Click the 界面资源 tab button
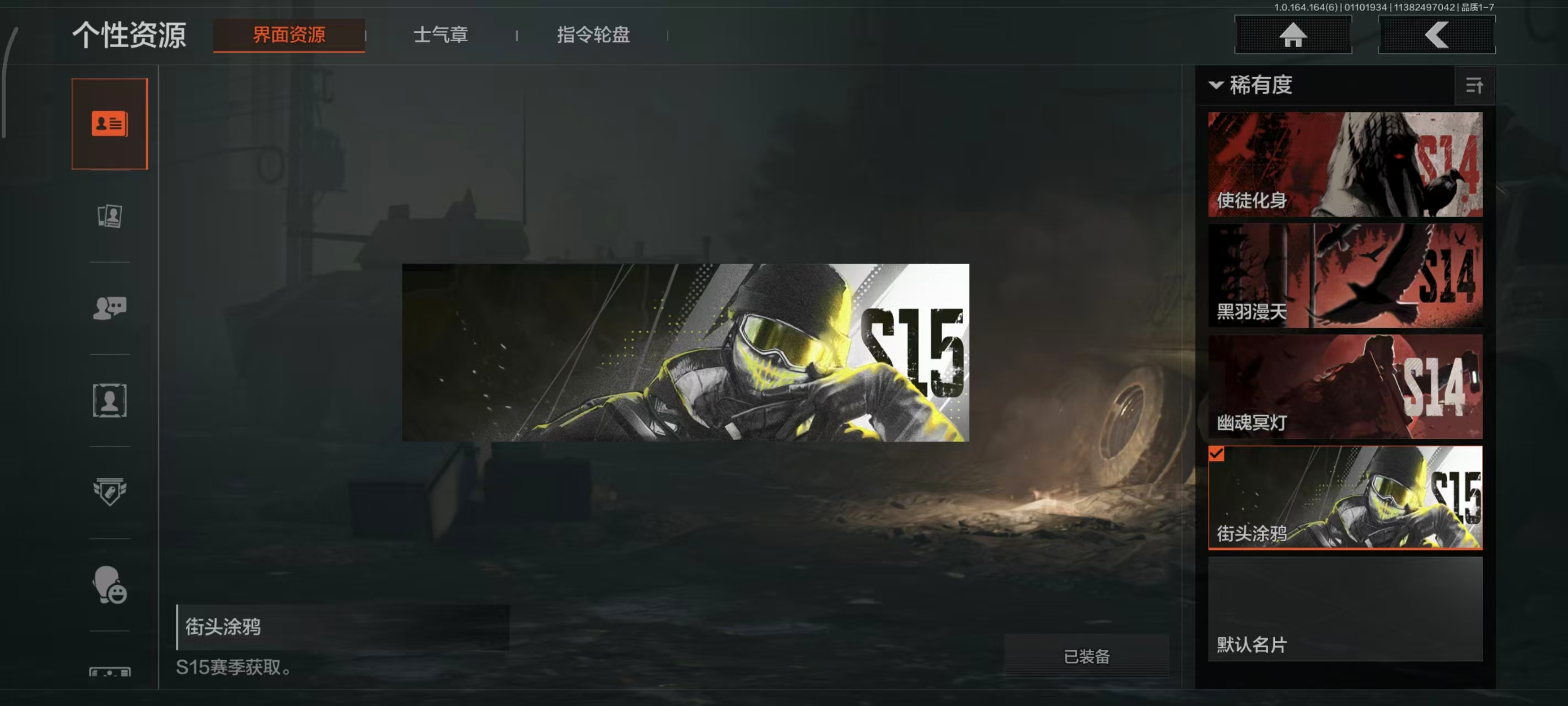Image resolution: width=1568 pixels, height=706 pixels. tap(288, 35)
